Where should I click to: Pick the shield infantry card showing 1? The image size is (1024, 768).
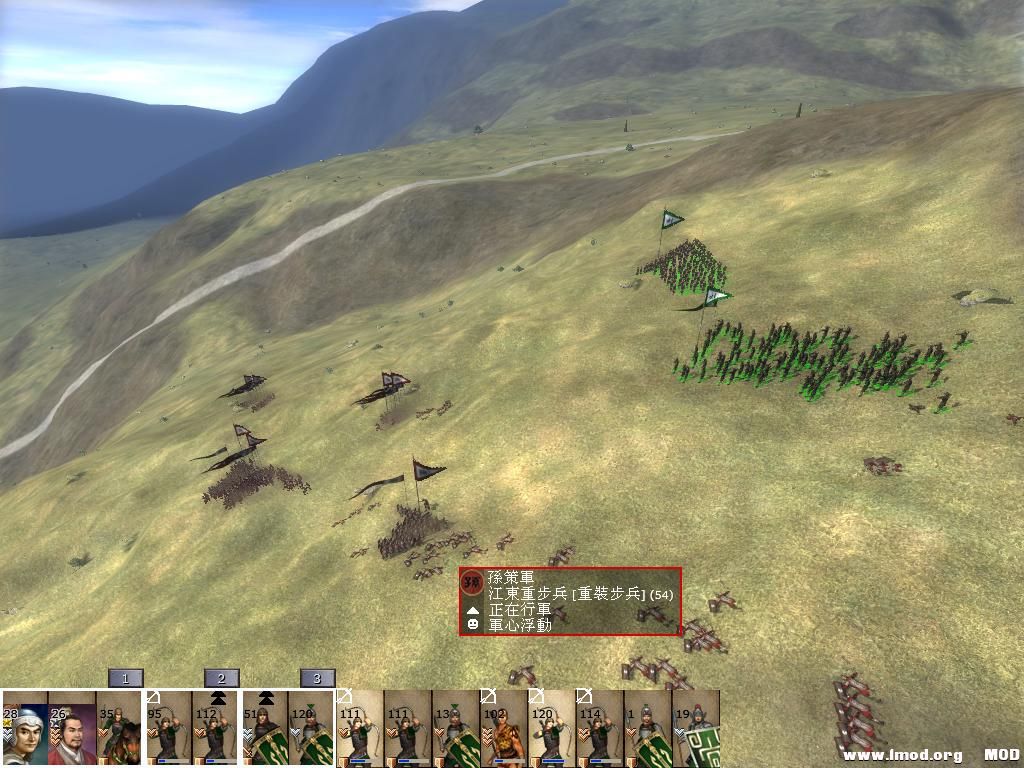[x=647, y=728]
